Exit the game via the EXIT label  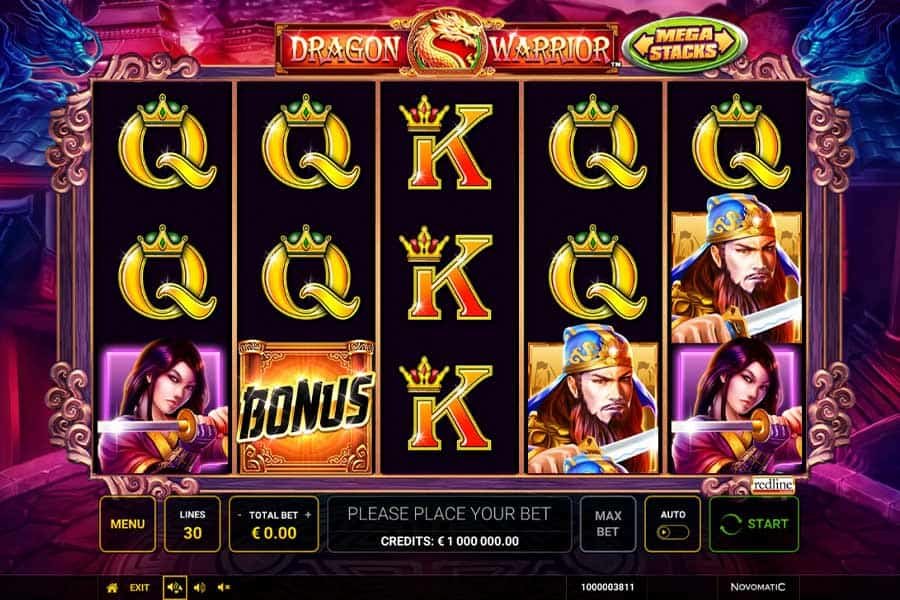coord(140,587)
